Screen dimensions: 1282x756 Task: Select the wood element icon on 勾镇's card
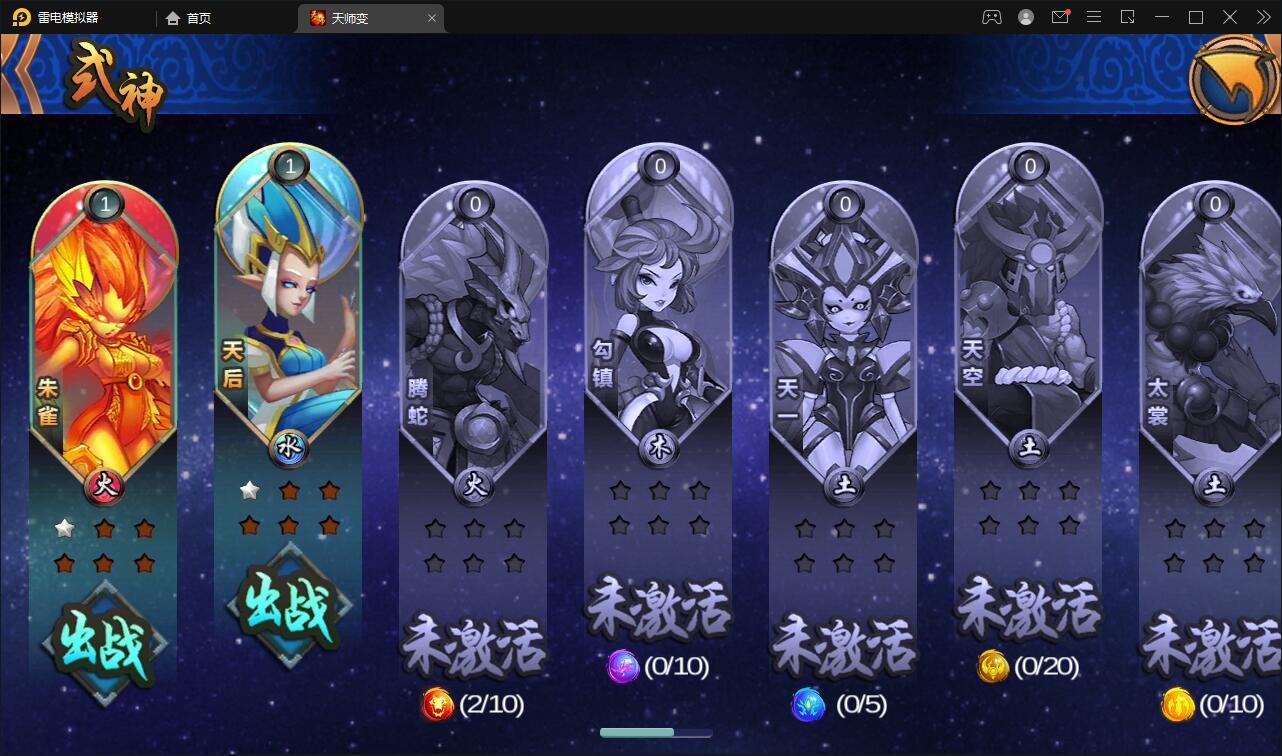point(657,447)
